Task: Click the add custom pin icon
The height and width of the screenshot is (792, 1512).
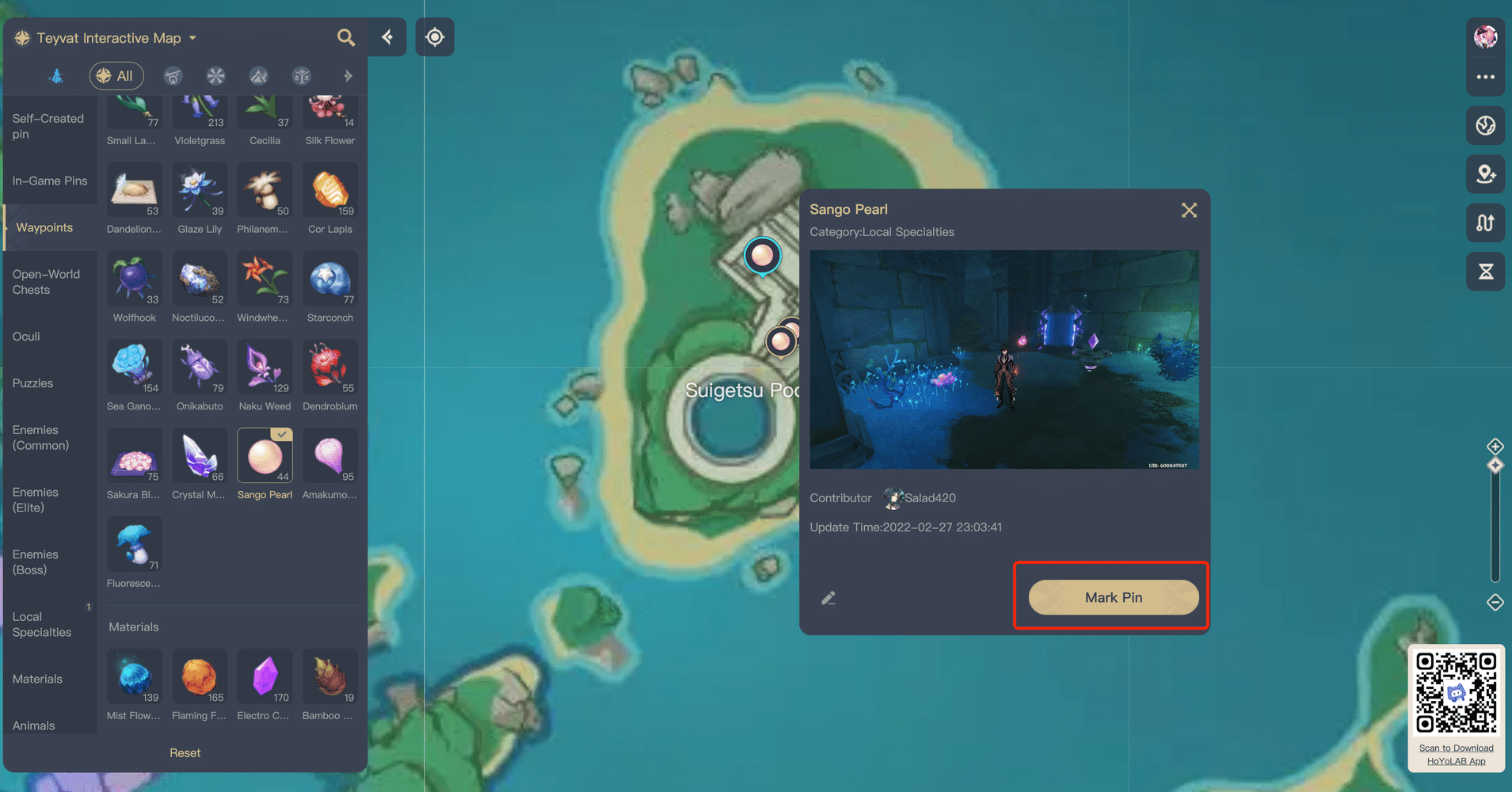Action: (x=1485, y=174)
